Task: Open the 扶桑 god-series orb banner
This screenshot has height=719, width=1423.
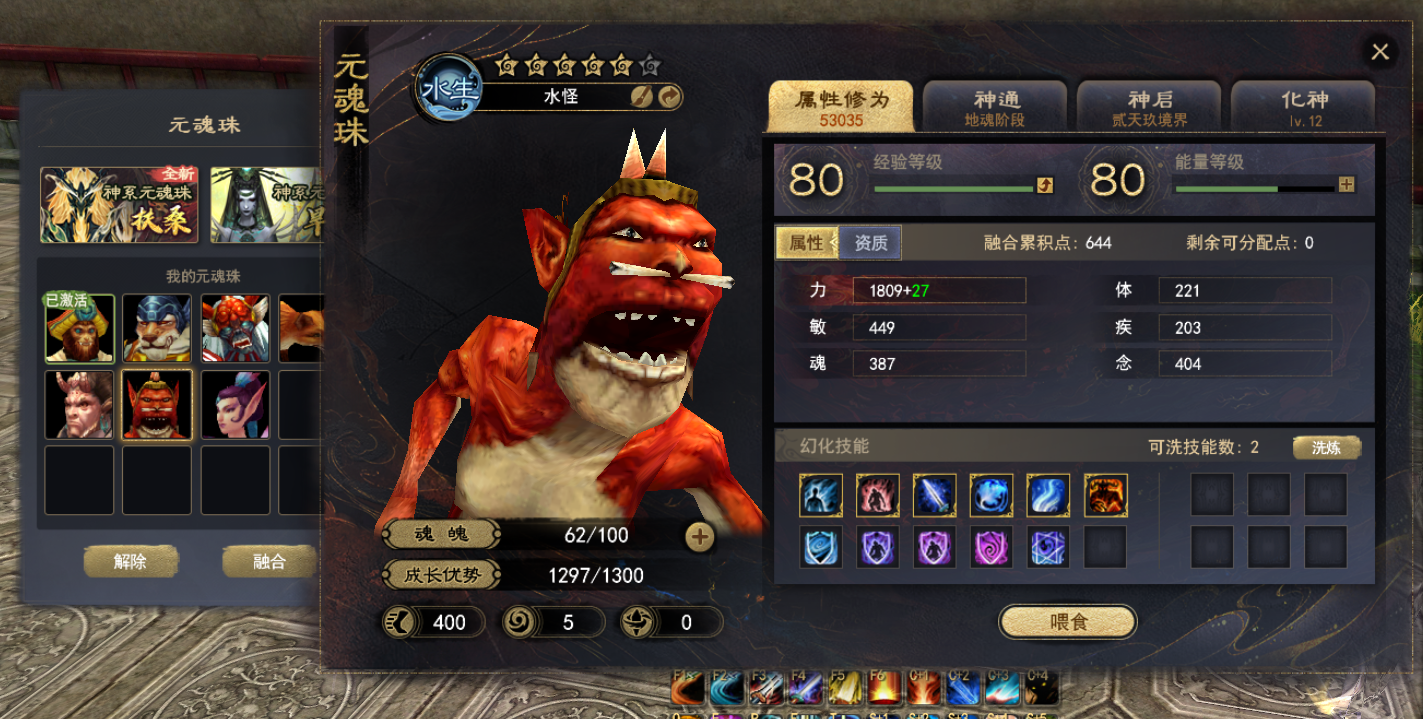Action: [x=119, y=205]
